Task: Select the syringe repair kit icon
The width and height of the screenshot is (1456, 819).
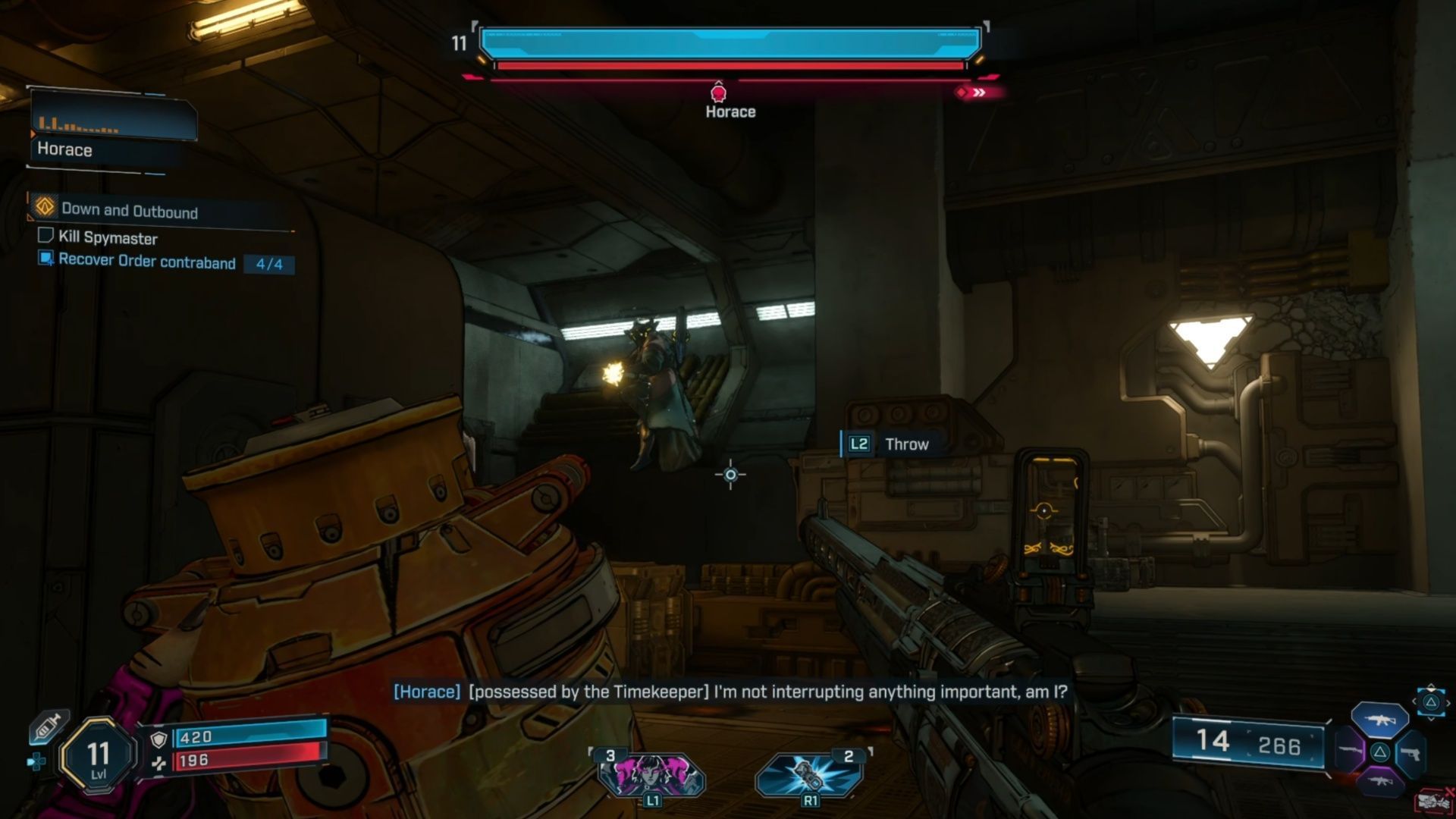Action: tap(48, 728)
